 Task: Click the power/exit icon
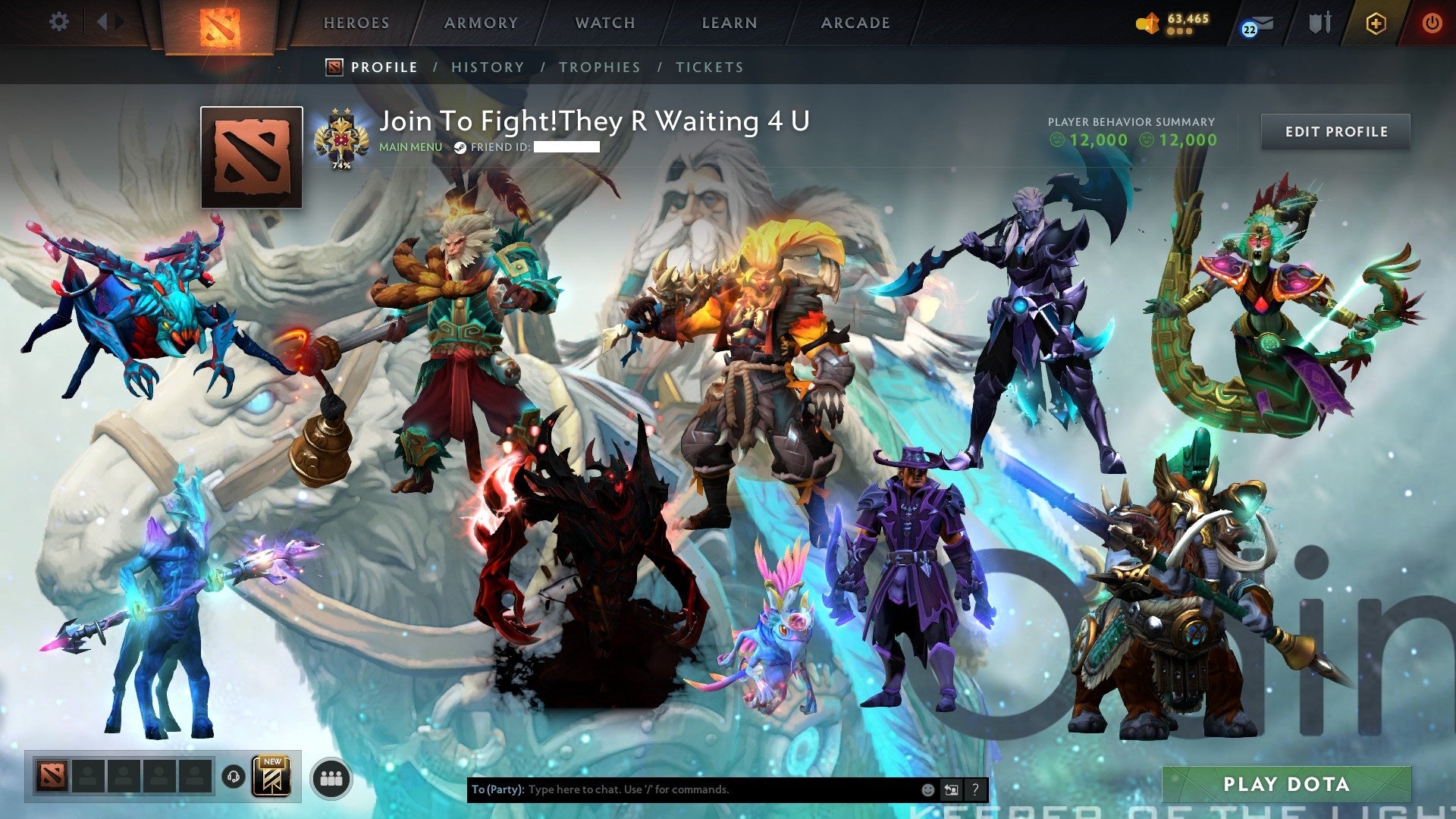click(1432, 23)
